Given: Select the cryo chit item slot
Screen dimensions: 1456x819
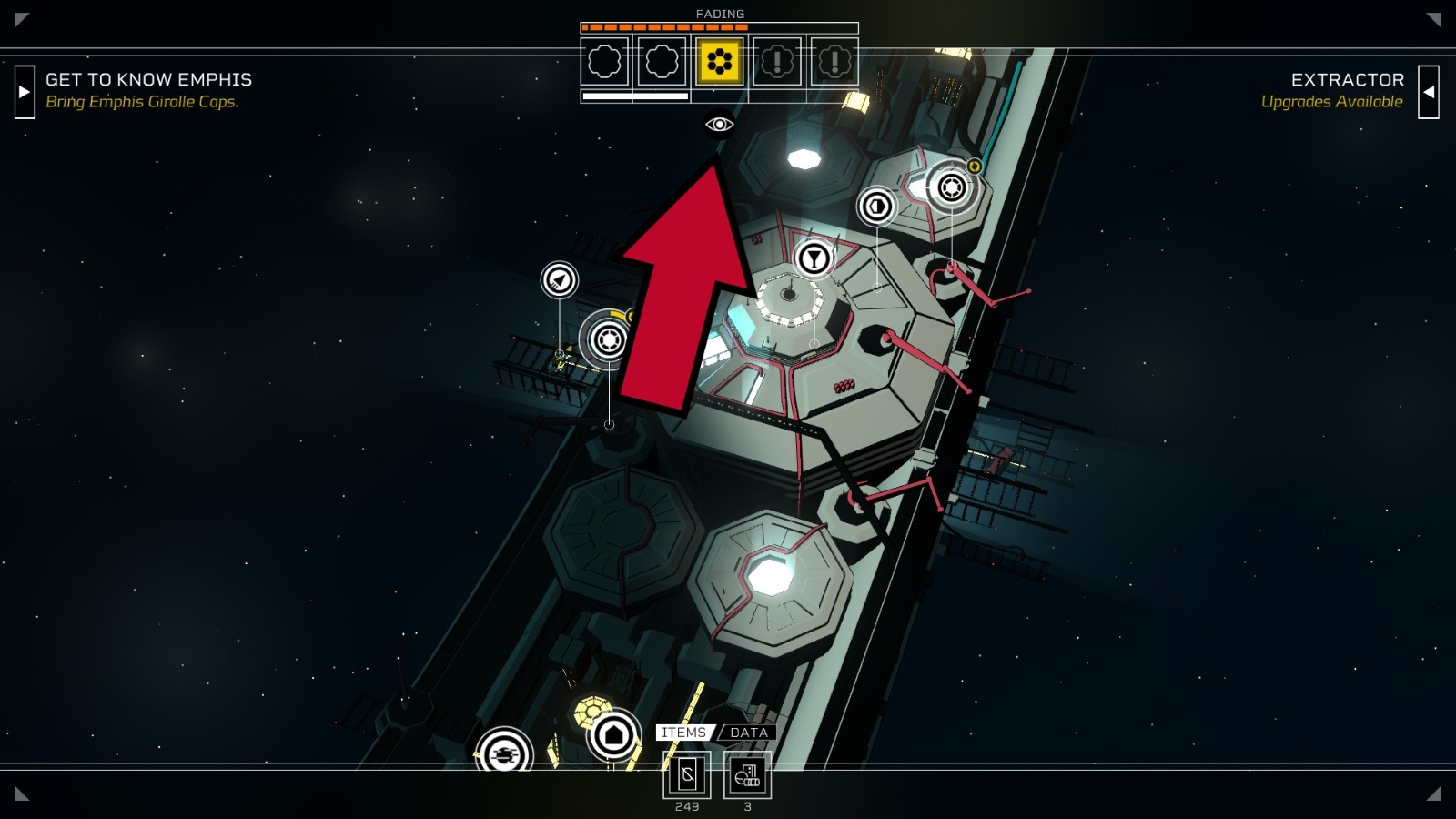Looking at the screenshot, I should [687, 775].
